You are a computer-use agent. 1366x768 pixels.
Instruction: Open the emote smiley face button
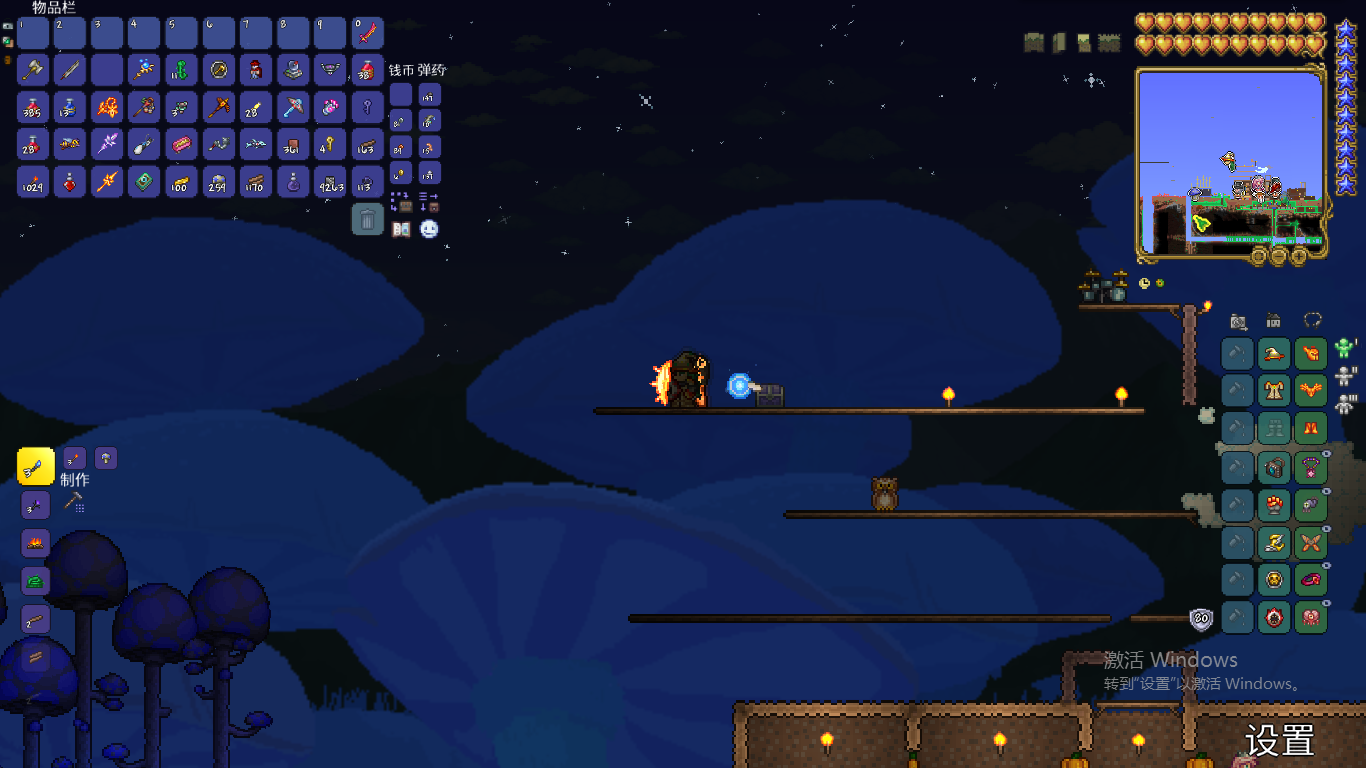429,229
